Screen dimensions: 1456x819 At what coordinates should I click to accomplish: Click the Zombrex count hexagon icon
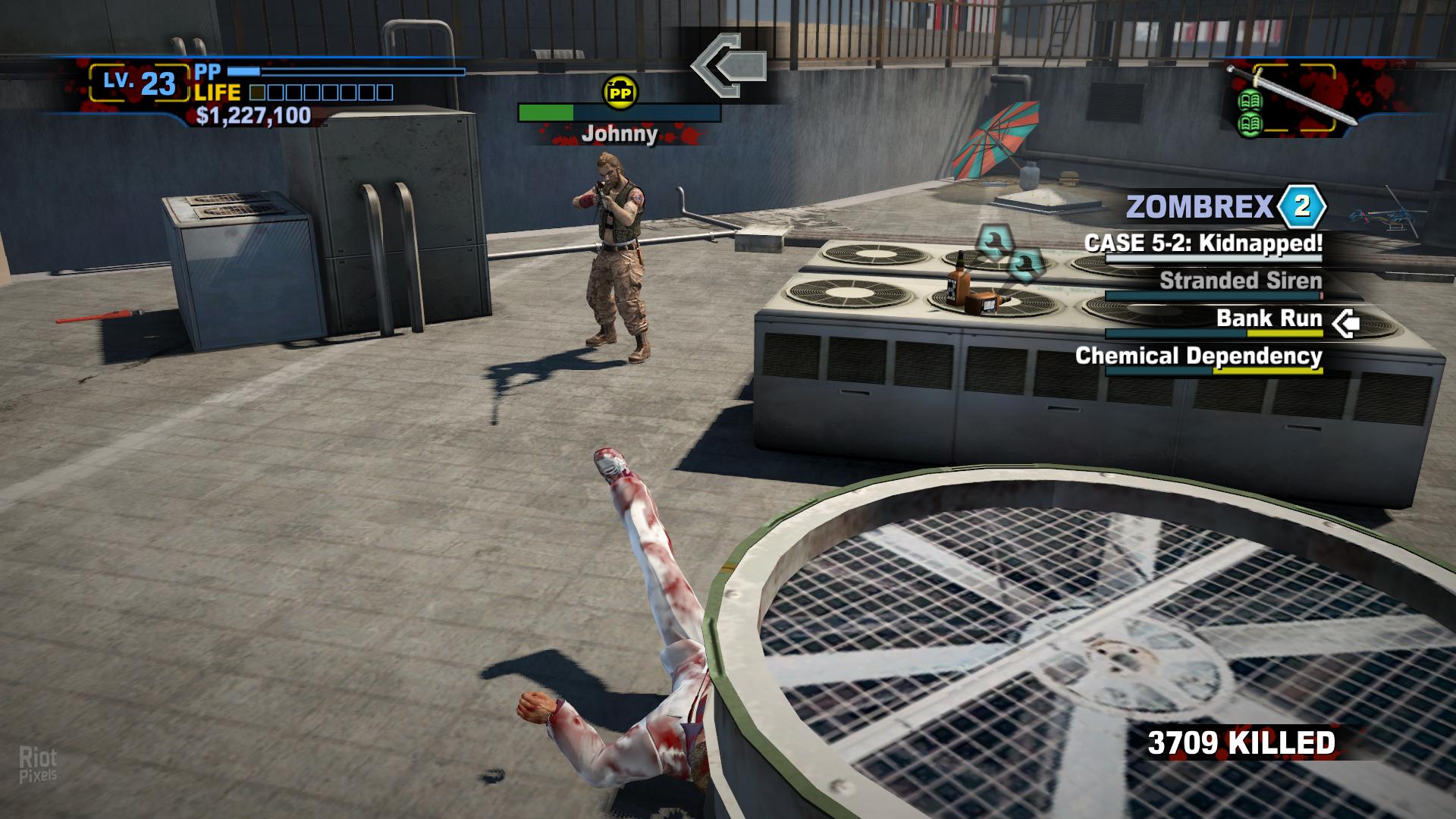(1301, 206)
